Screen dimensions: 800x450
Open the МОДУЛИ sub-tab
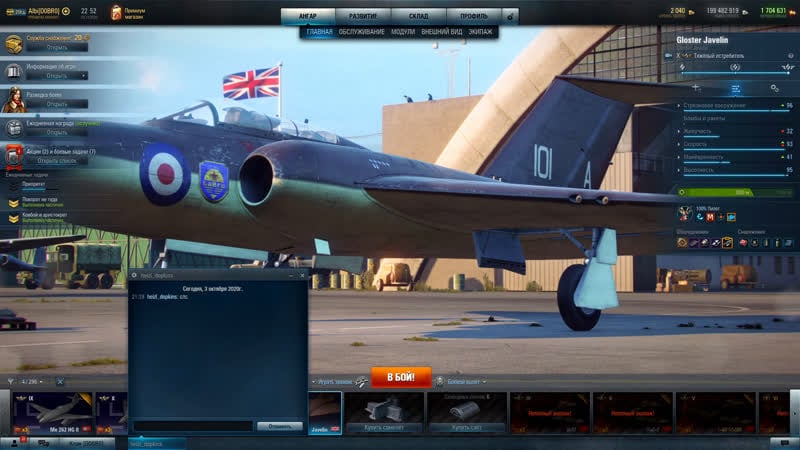(402, 32)
